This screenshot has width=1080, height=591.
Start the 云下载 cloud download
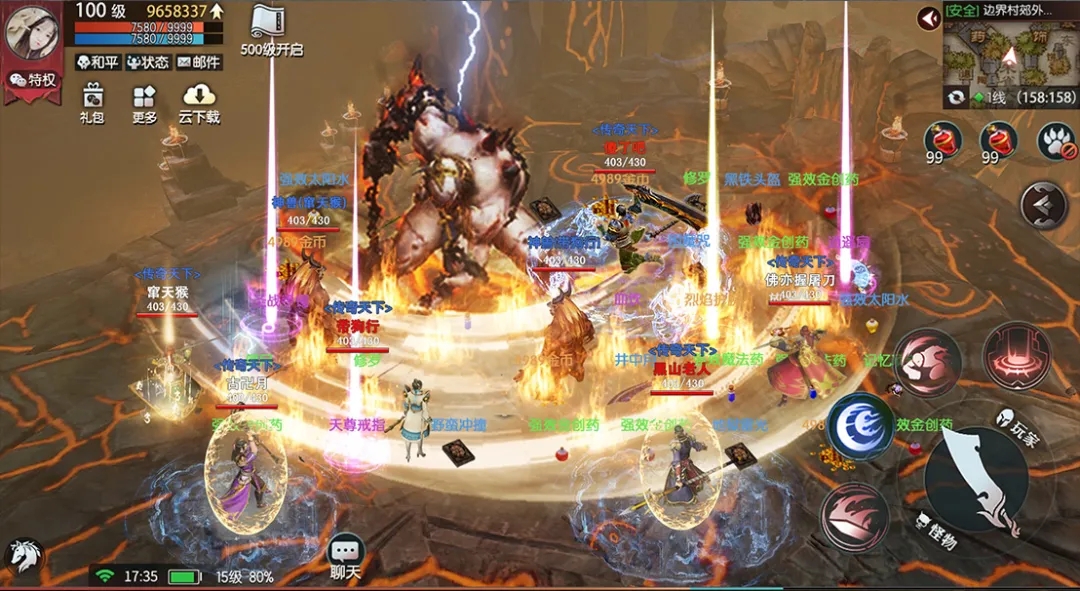(x=199, y=102)
